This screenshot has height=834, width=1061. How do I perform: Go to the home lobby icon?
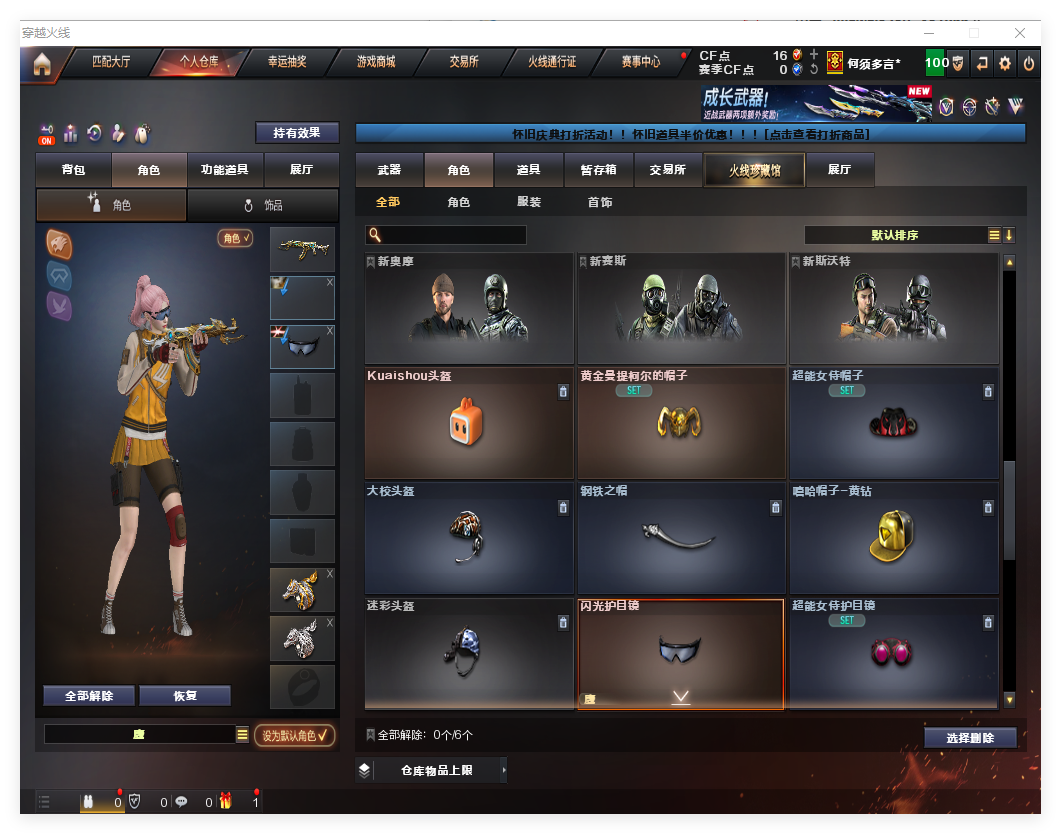41,64
